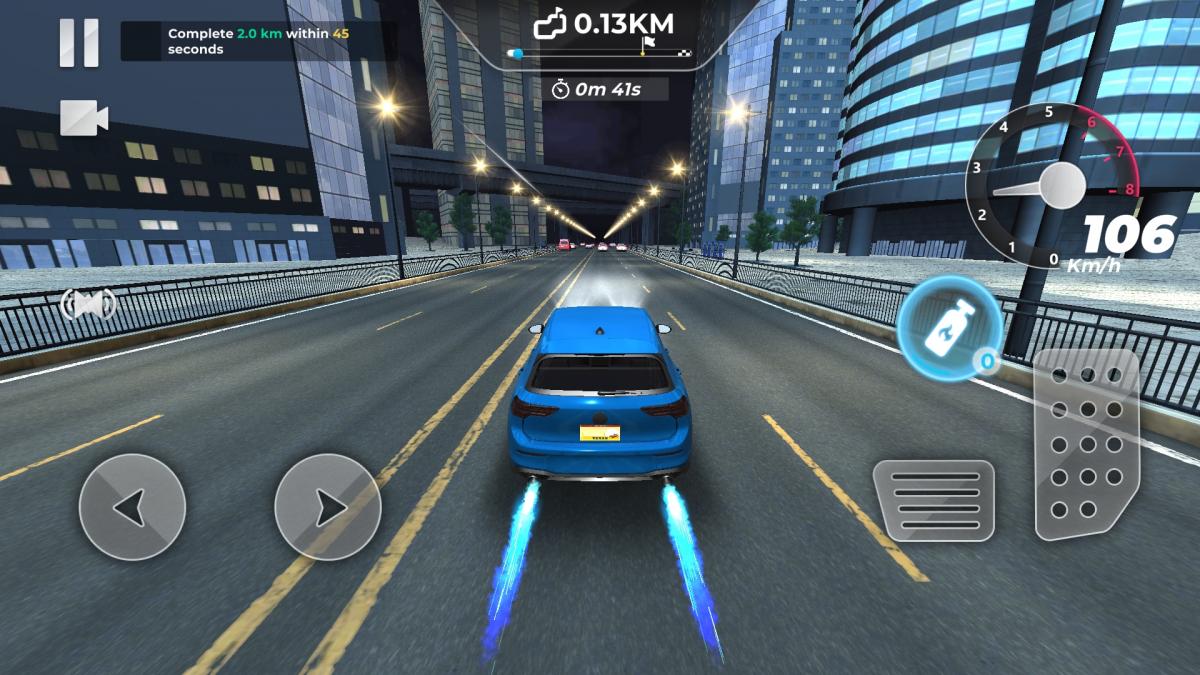Pause the race
This screenshot has width=1200, height=675.
[x=79, y=43]
